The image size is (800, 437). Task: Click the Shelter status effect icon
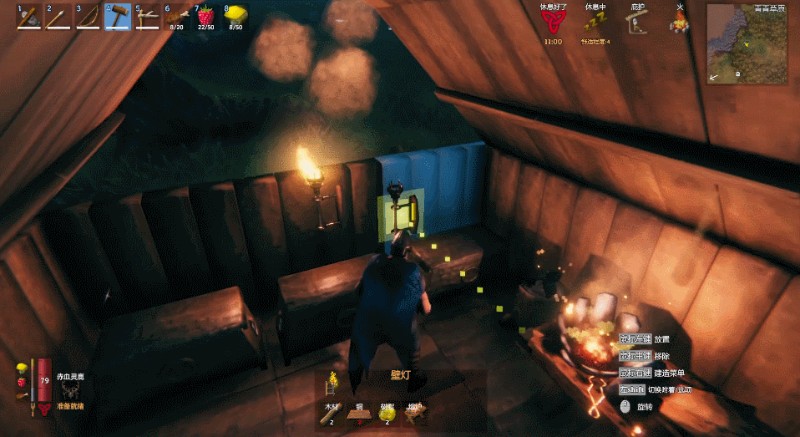pyautogui.click(x=637, y=23)
